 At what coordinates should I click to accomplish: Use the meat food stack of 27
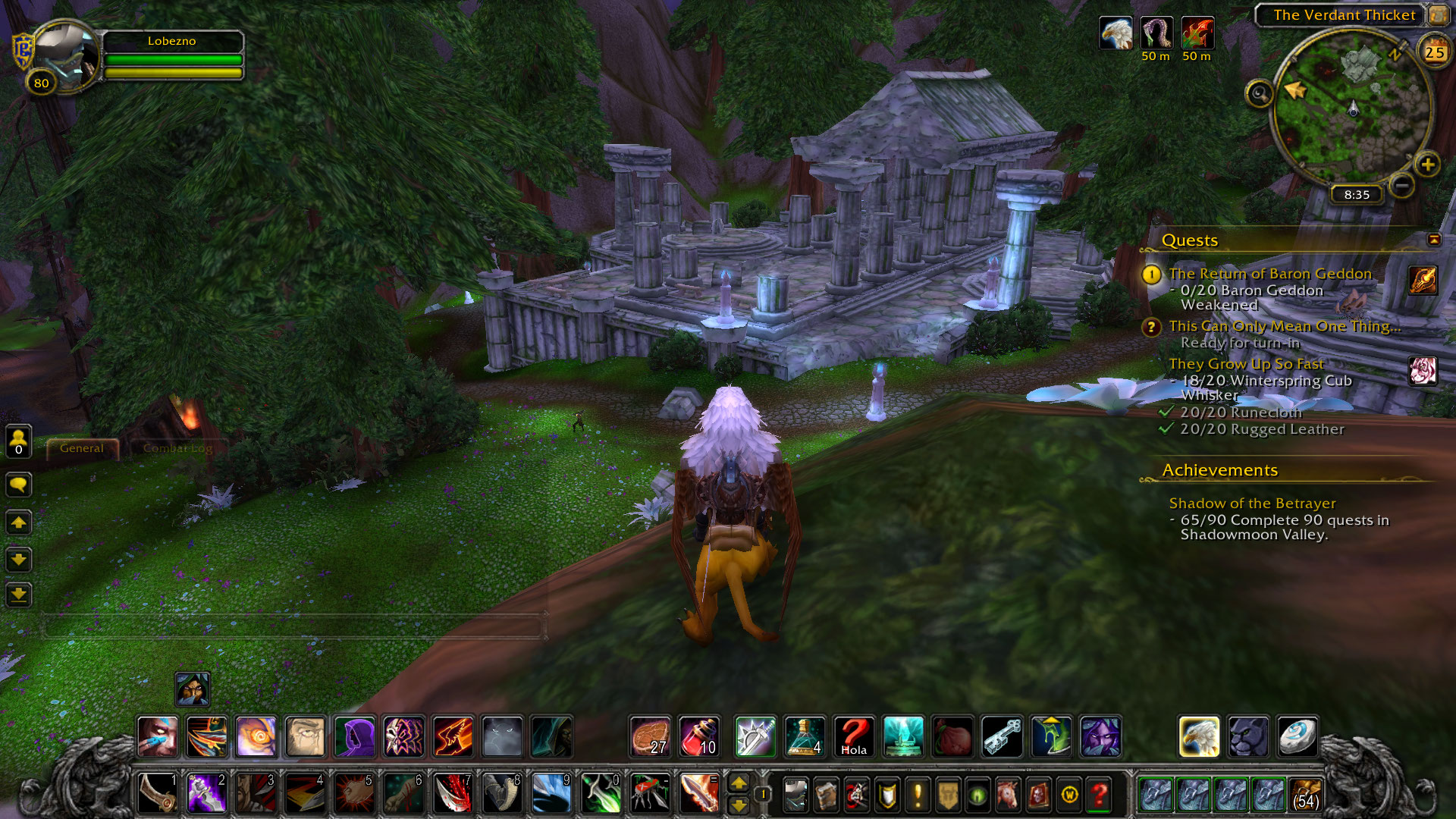(x=650, y=736)
